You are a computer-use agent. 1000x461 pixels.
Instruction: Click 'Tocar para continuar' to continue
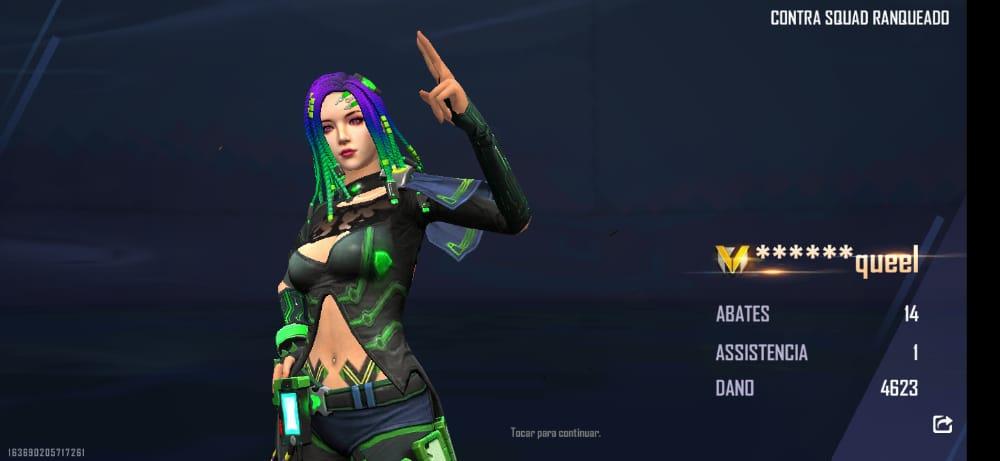pos(555,433)
